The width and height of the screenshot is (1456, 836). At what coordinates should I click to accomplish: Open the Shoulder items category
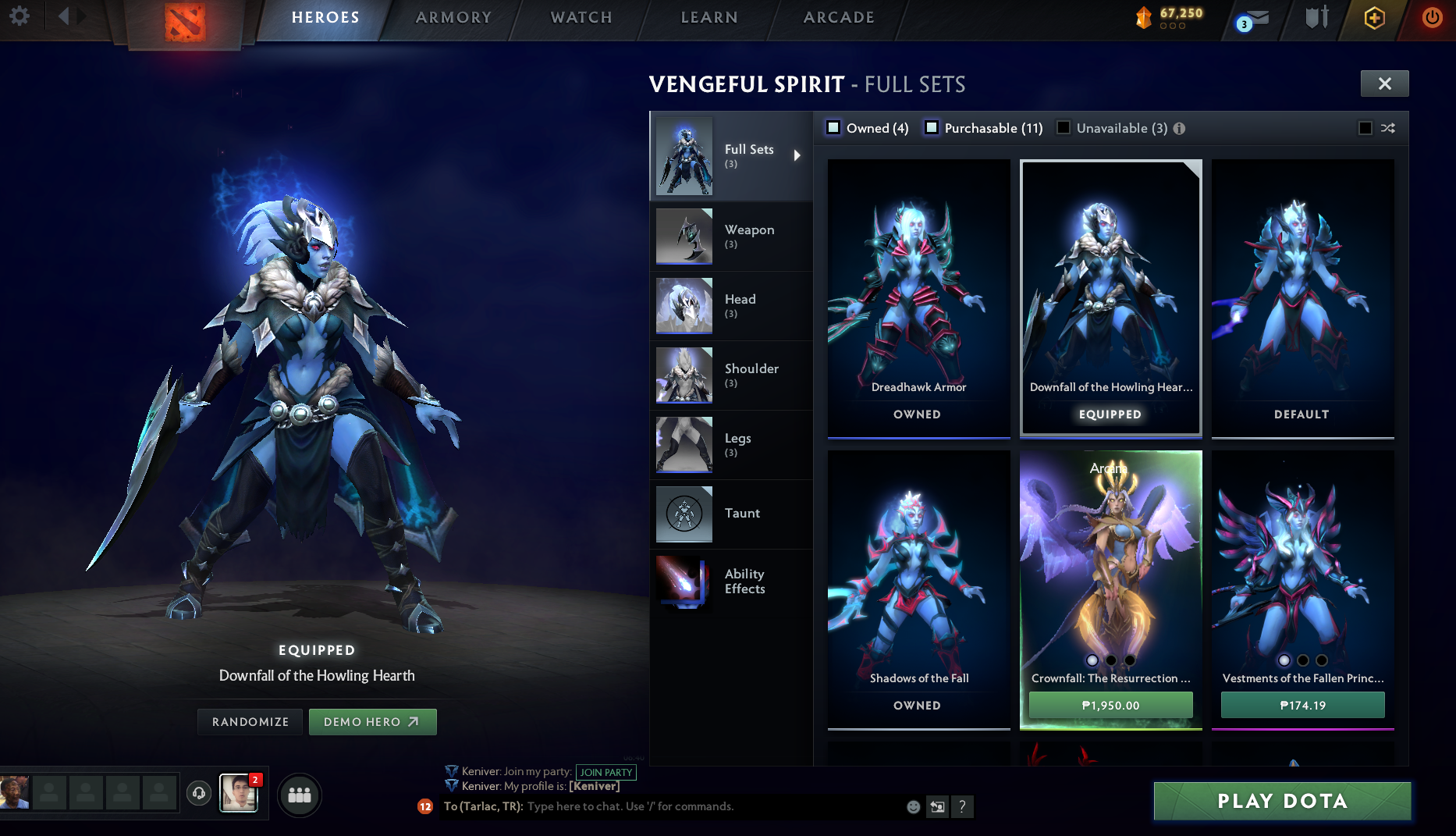coord(751,375)
